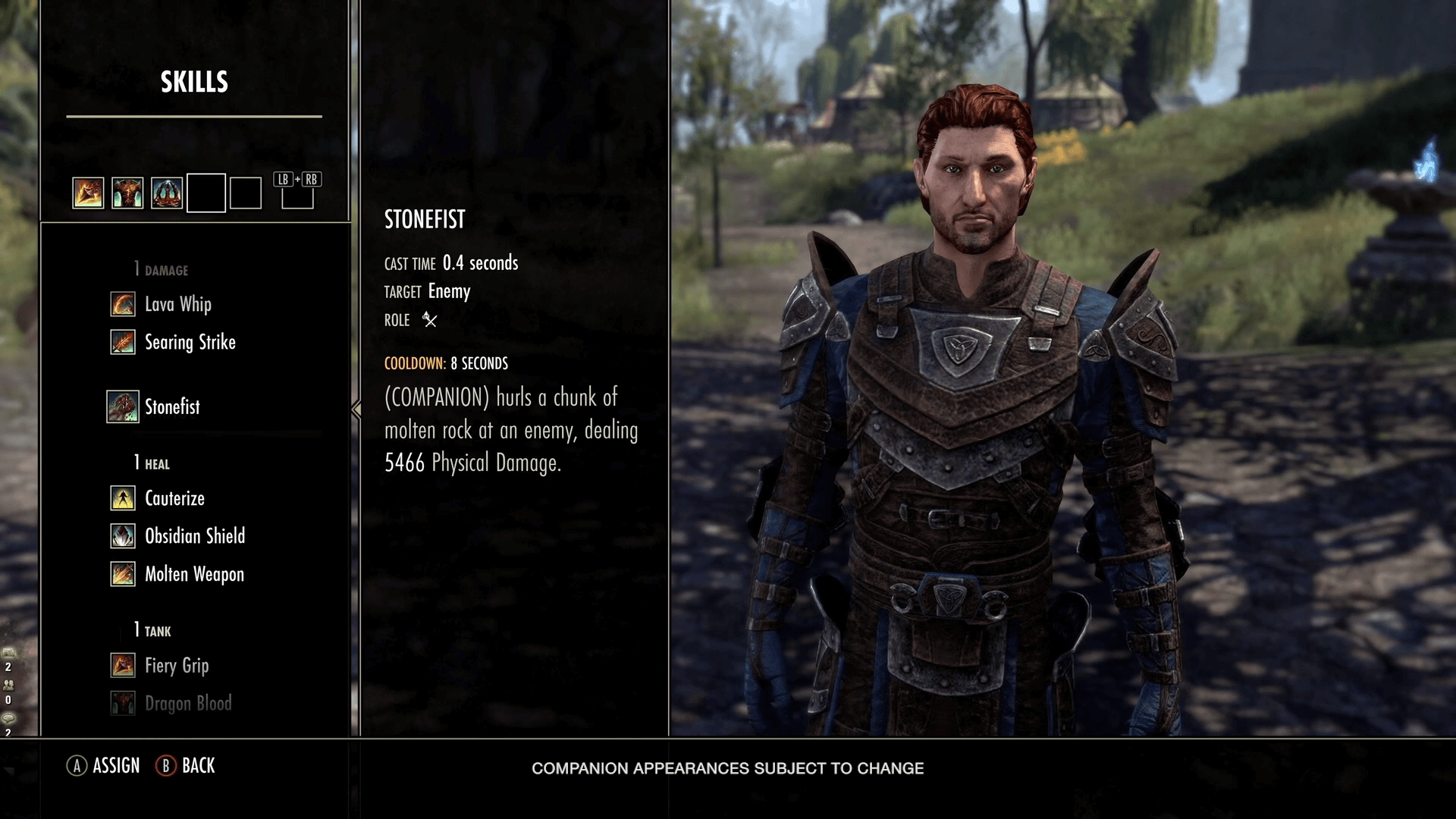Choose the Molten Weapon skill

194,574
